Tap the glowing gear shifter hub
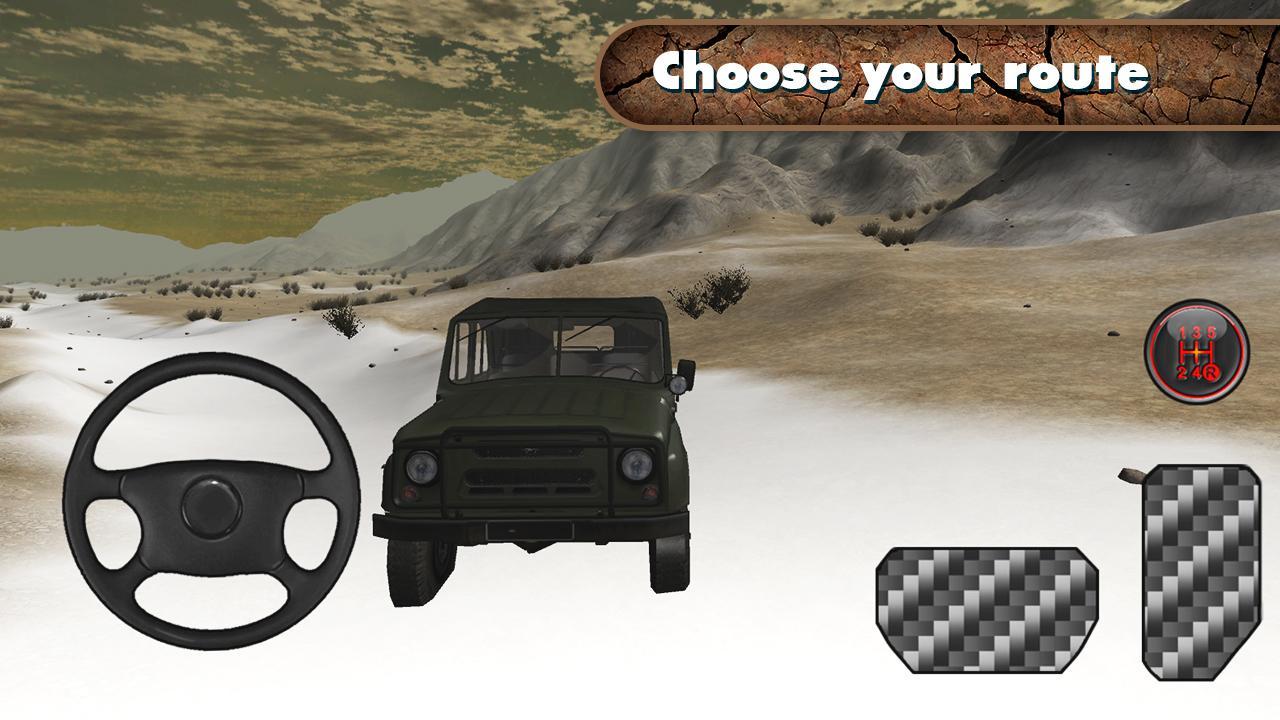Viewport: 1280px width, 720px height. 1196,352
